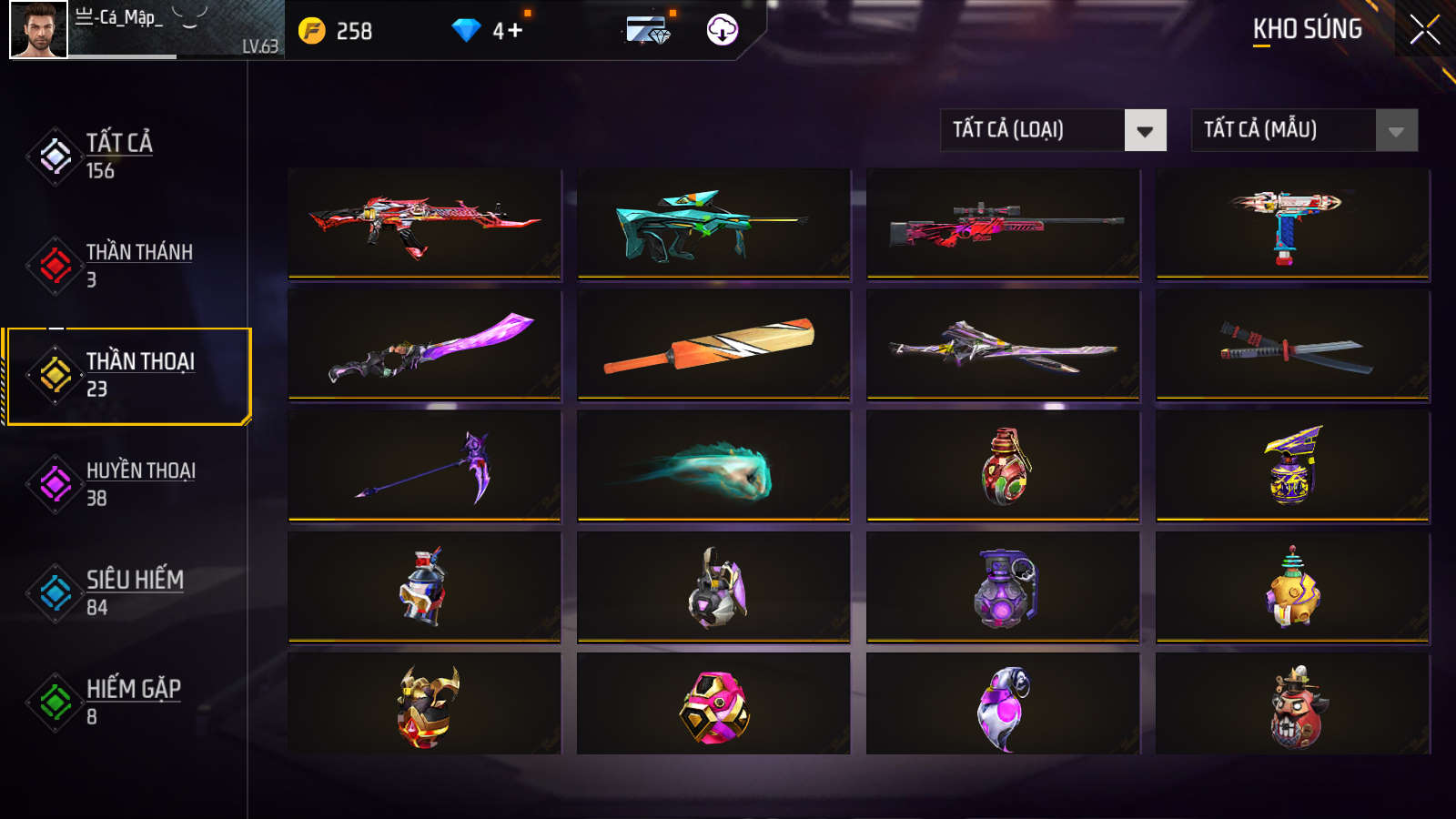Open the player profile avatar
The image size is (1456, 819).
tap(38, 30)
